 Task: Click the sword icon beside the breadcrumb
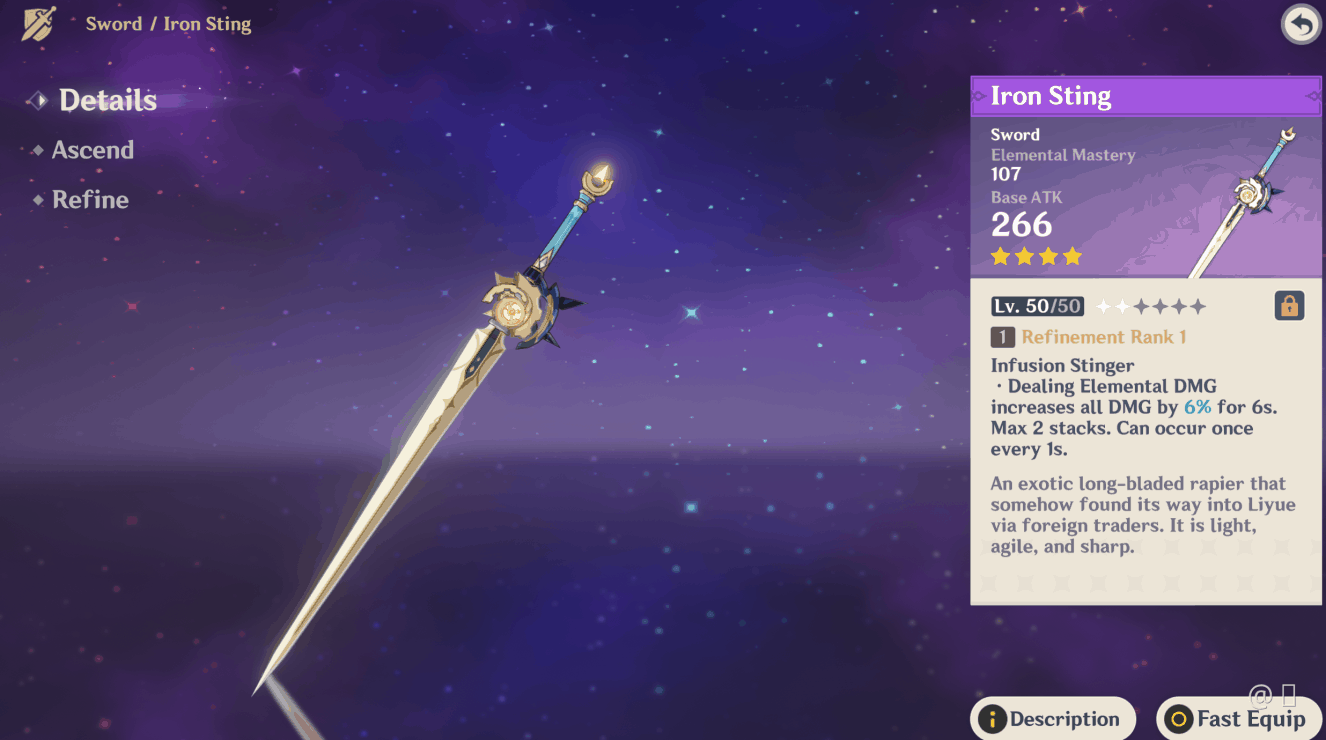(39, 24)
